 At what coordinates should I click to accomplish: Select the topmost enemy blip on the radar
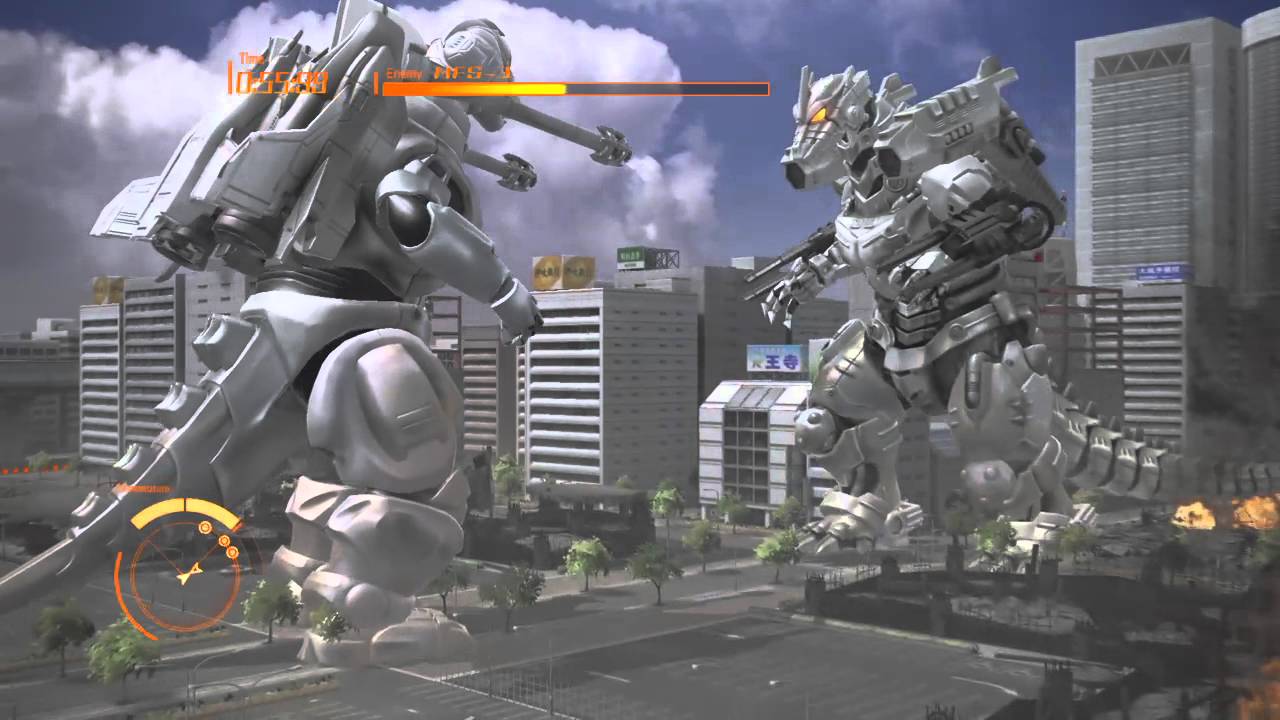point(205,527)
